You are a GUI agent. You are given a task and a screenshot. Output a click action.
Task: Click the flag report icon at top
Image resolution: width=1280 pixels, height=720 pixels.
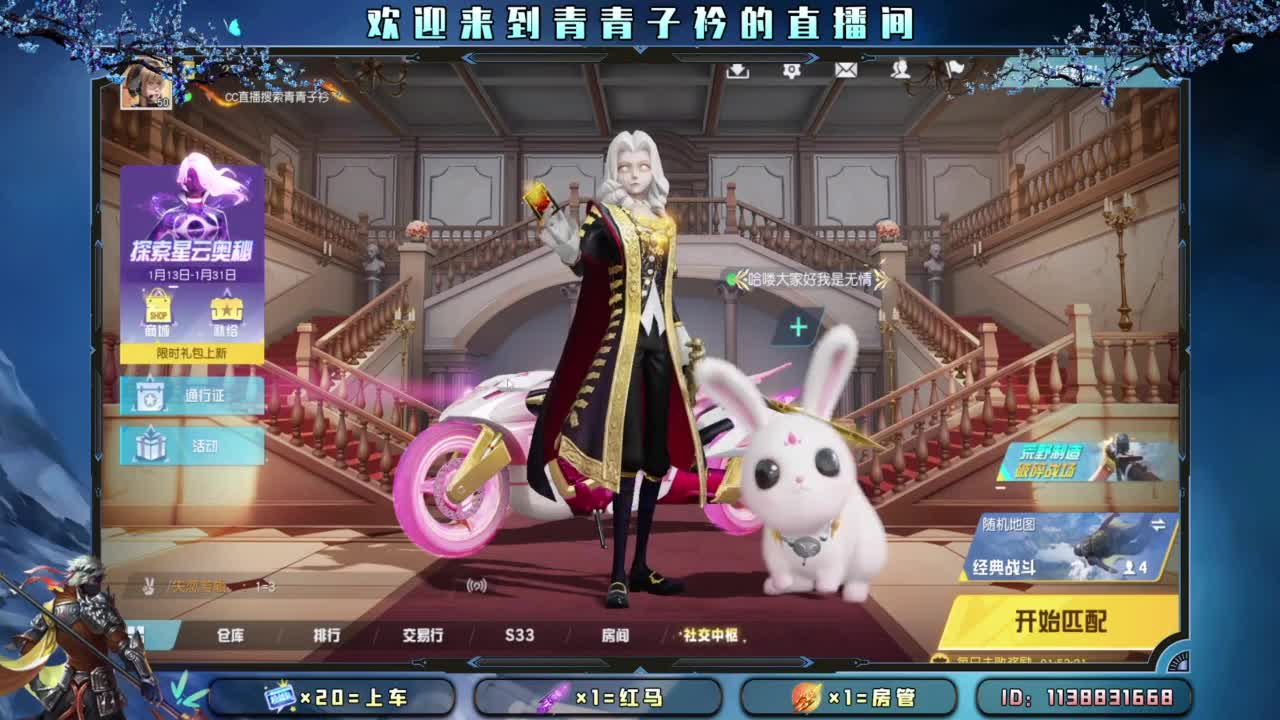click(952, 66)
